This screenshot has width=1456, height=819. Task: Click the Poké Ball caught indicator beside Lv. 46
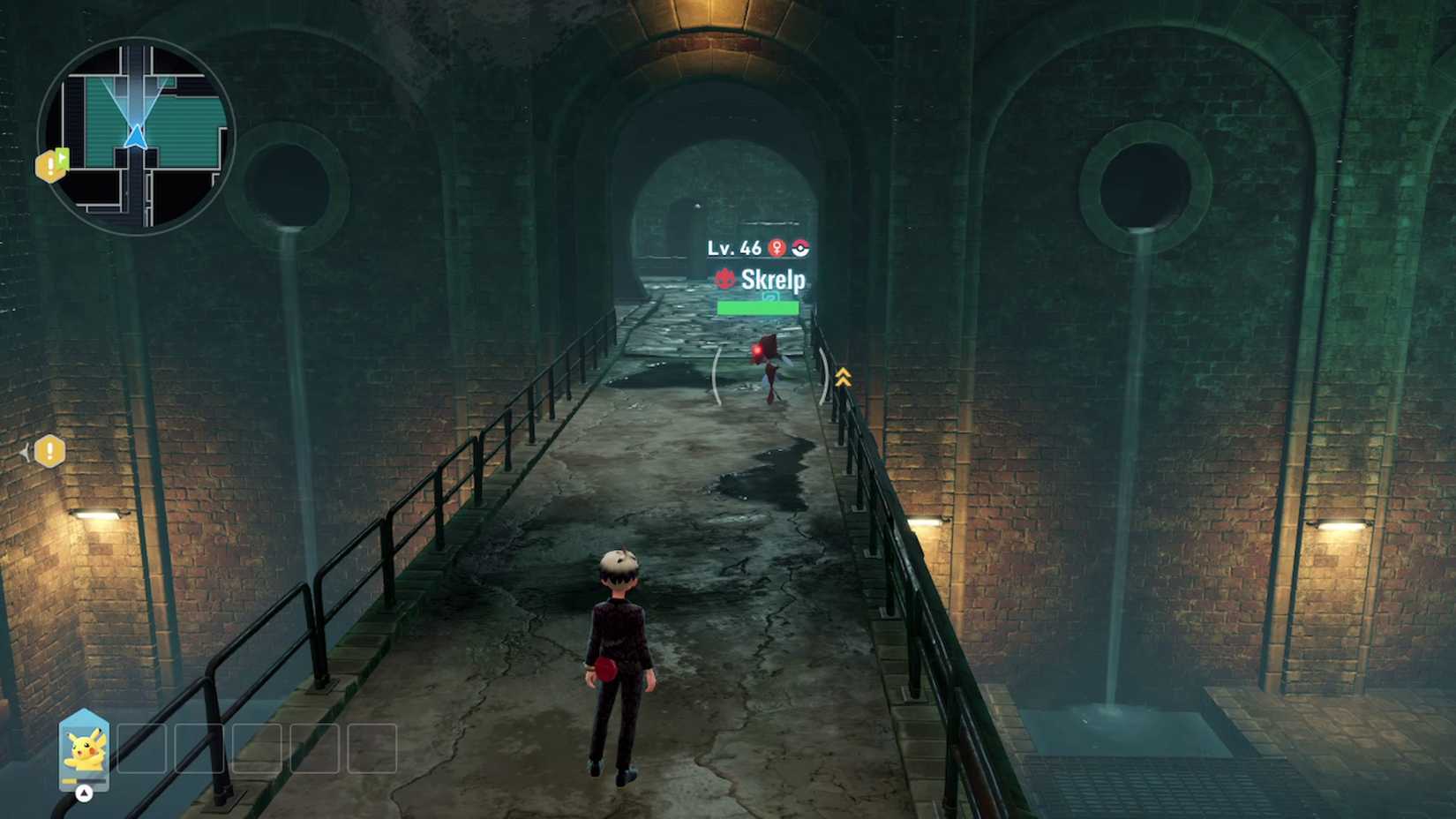point(800,248)
